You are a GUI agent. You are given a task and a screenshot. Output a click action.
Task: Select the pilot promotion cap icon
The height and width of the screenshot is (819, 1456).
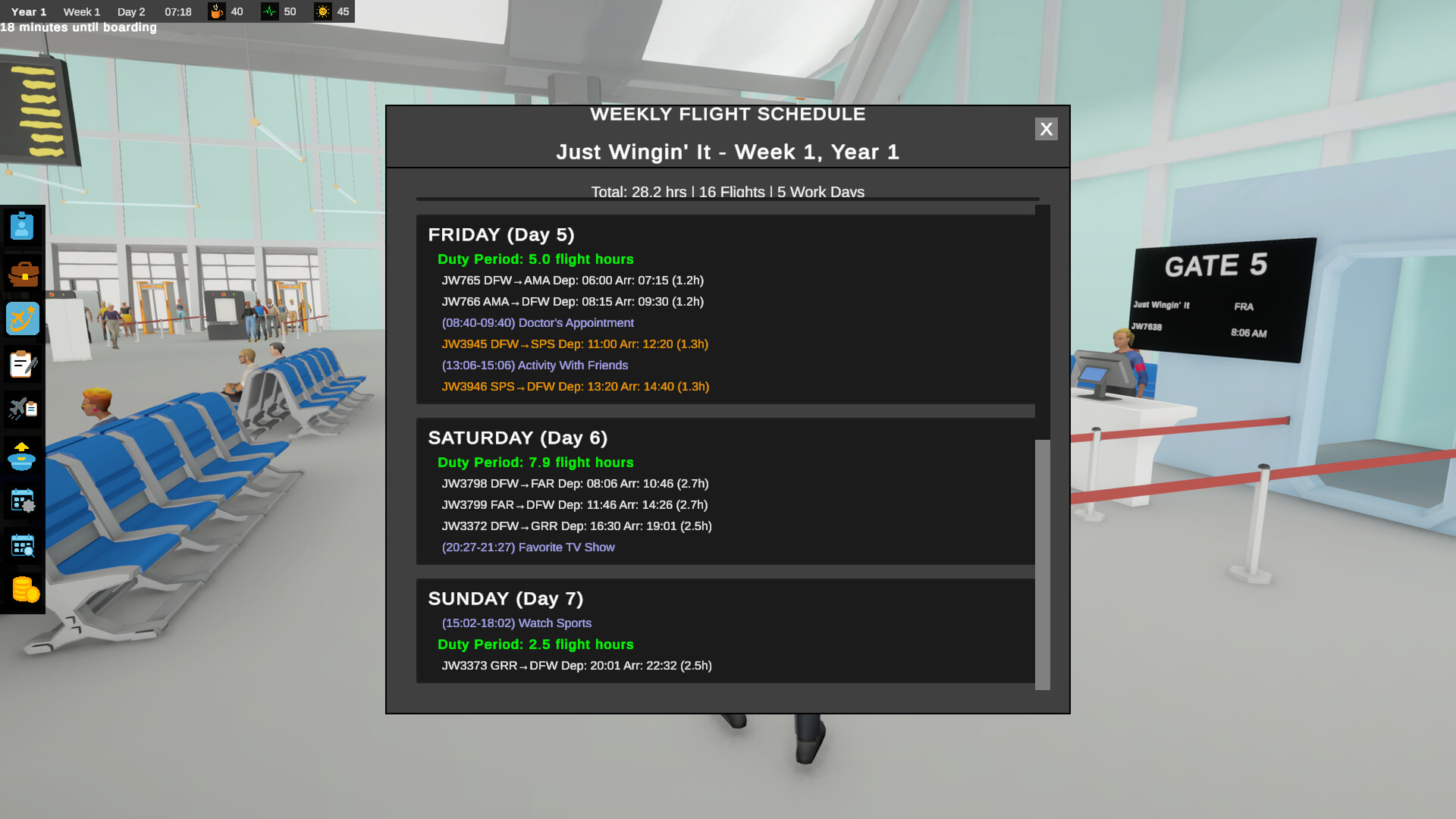coord(22,455)
